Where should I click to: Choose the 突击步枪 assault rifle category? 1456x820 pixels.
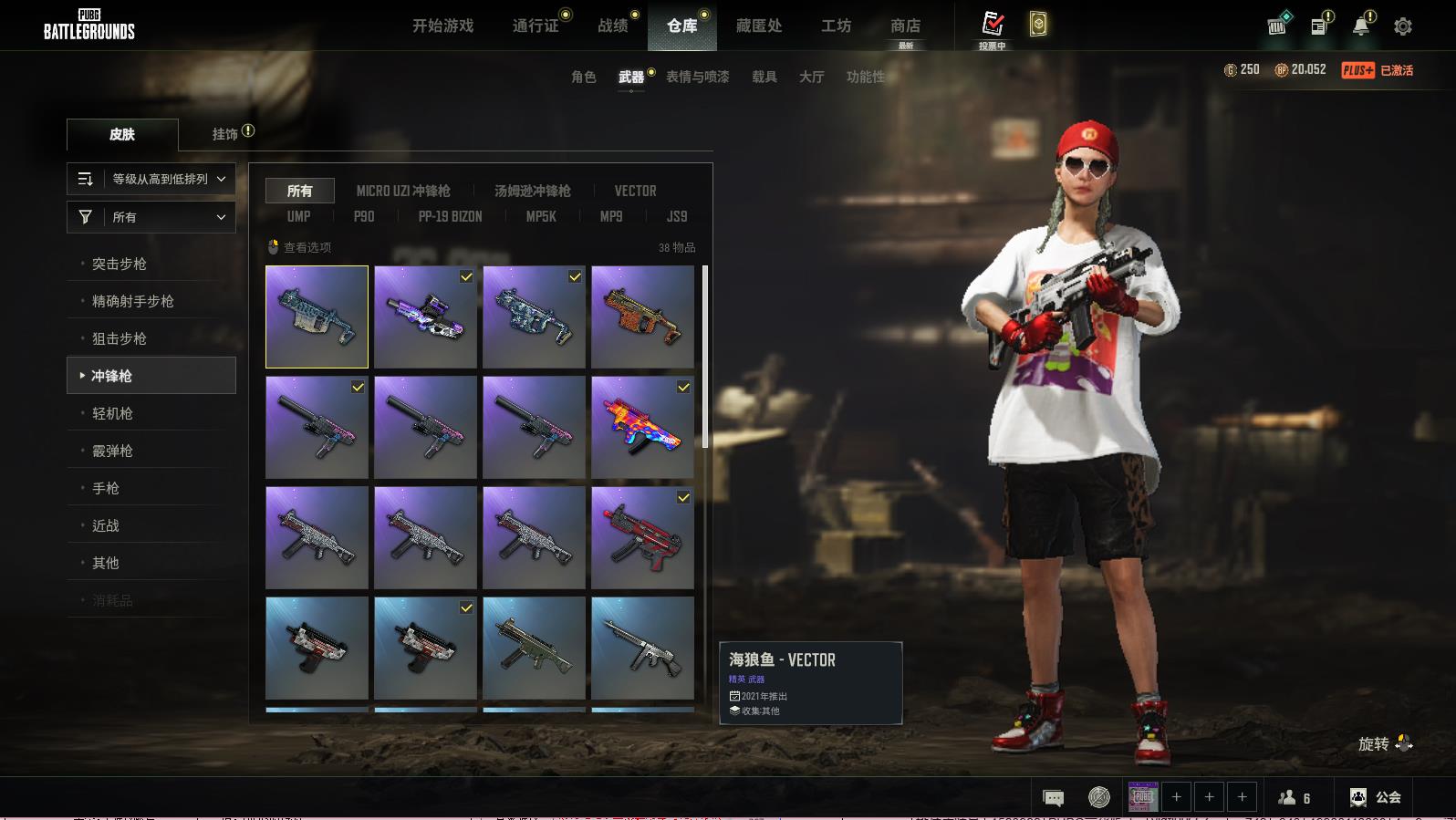(120, 264)
